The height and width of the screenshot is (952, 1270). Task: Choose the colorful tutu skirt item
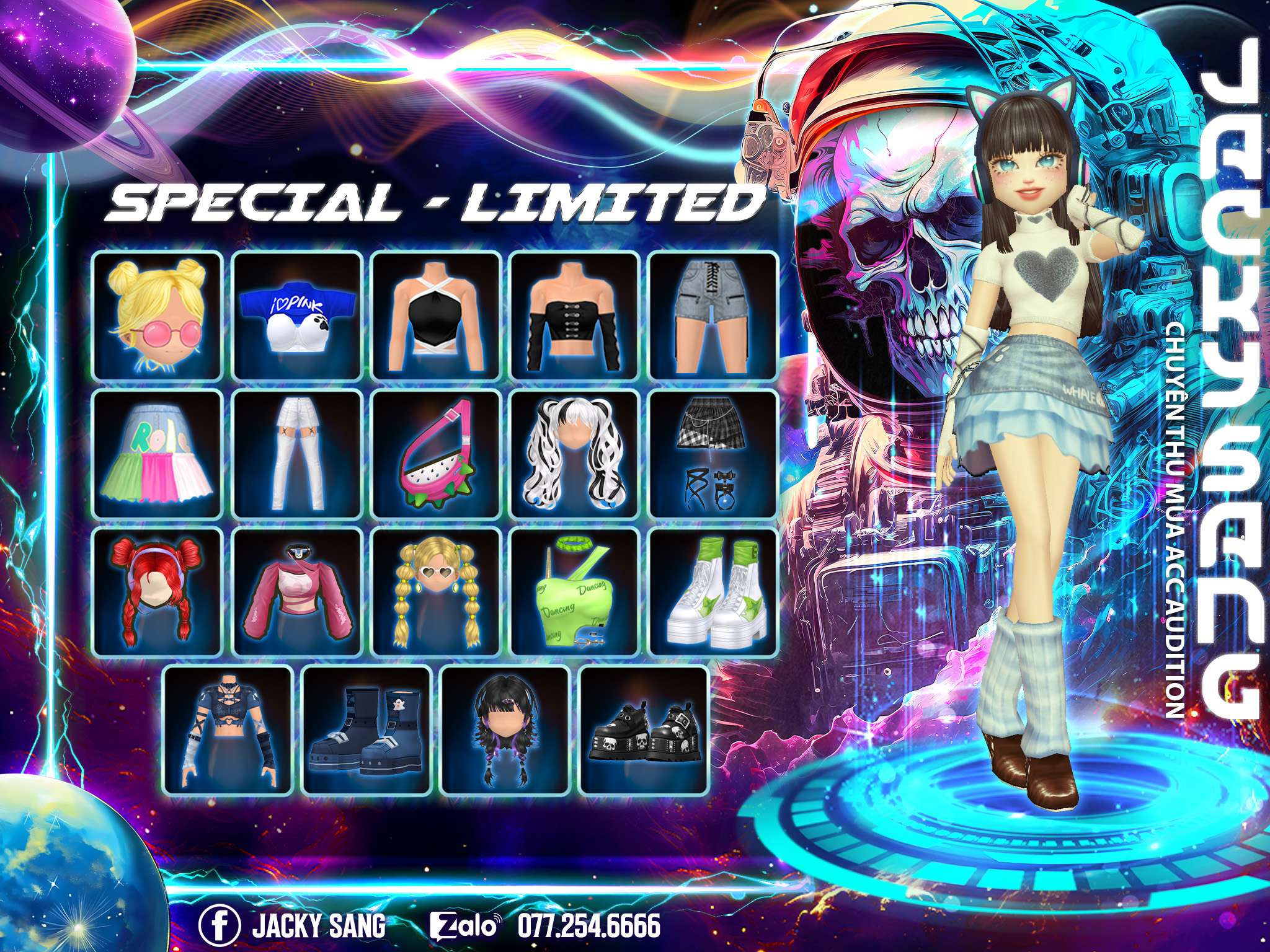click(158, 454)
